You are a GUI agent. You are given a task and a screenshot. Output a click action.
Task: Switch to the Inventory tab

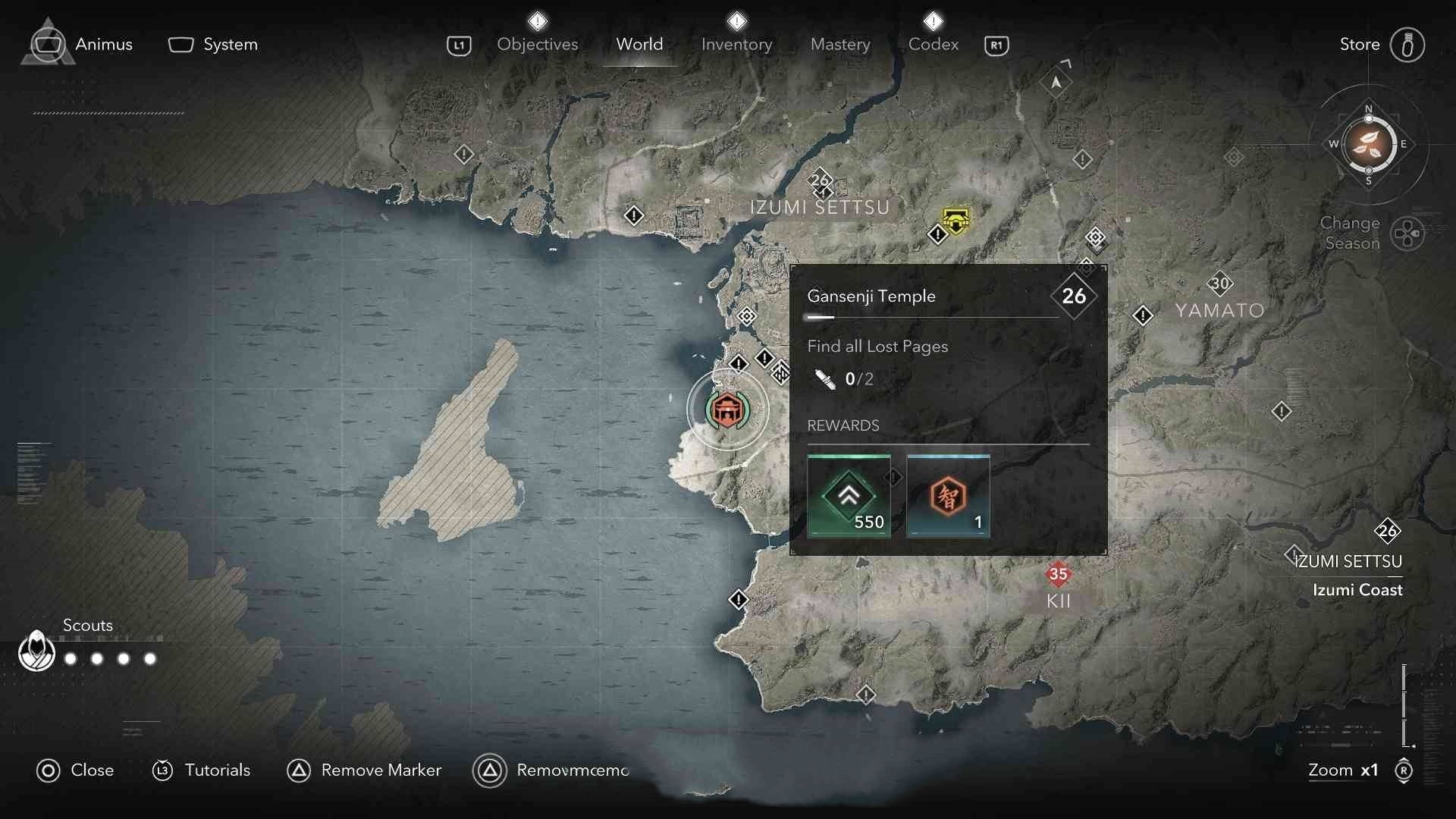point(736,45)
